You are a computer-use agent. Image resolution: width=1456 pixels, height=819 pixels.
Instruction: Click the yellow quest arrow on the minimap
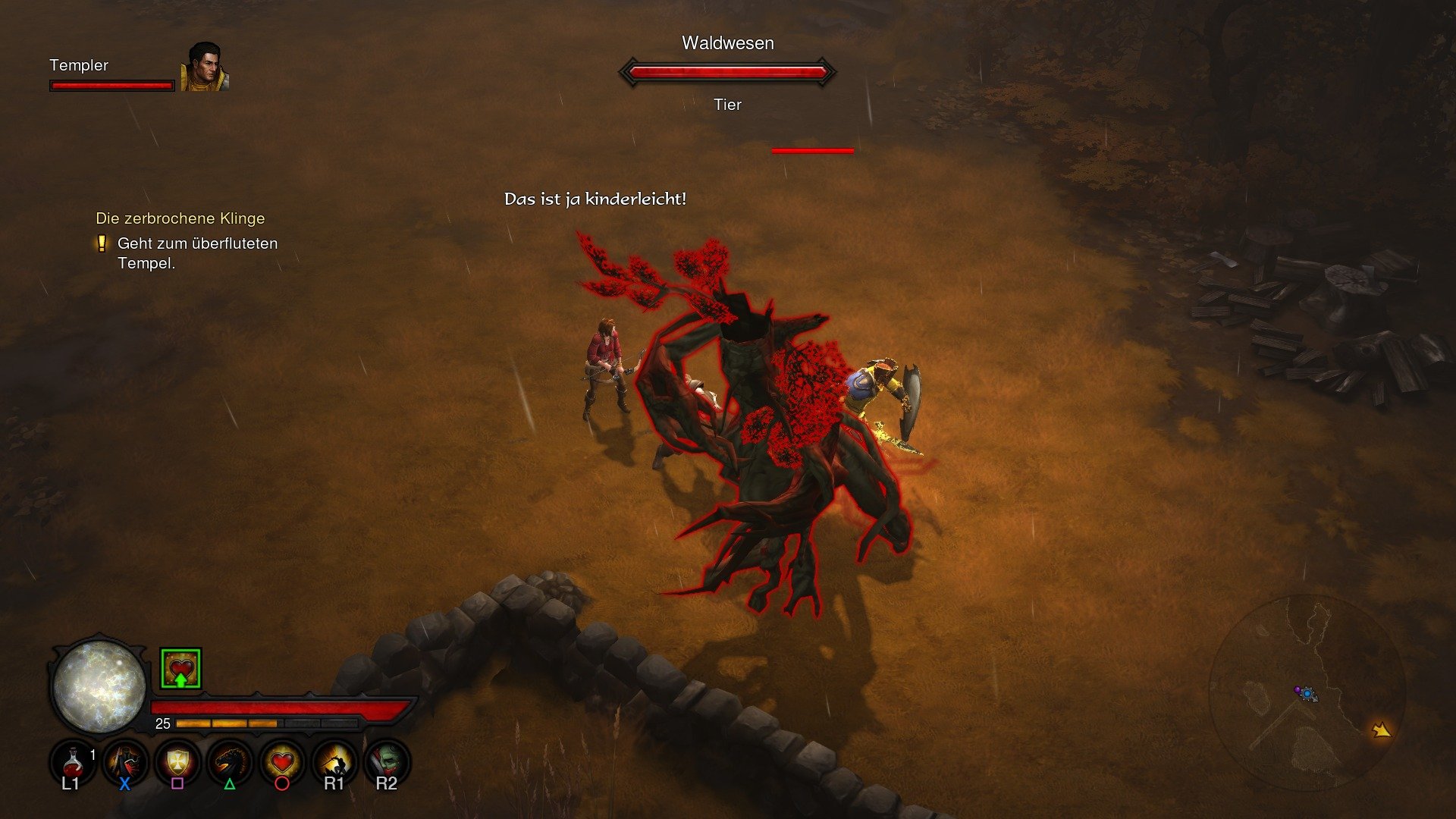tap(1382, 730)
